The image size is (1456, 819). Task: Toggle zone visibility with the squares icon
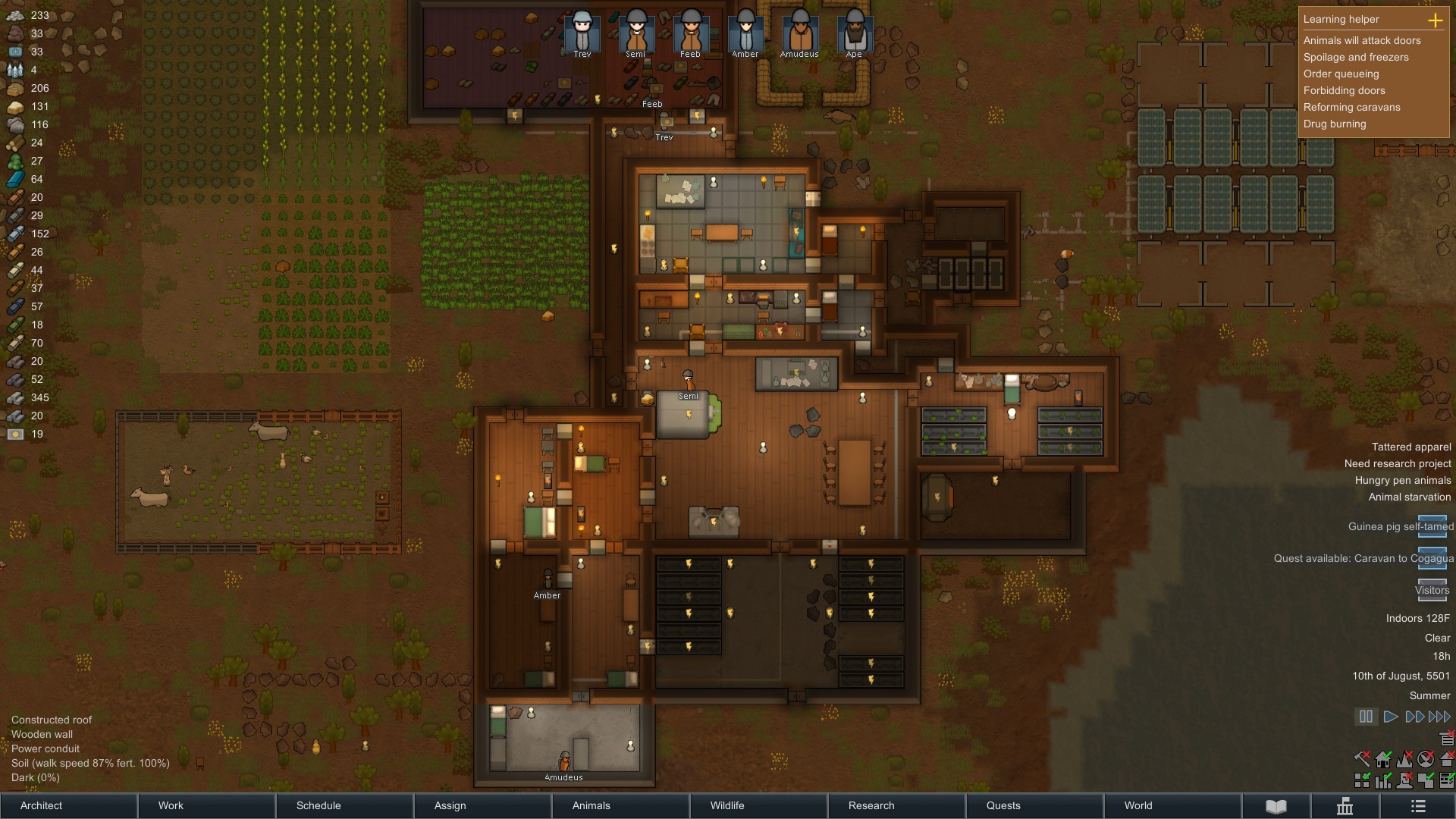pos(1361,781)
